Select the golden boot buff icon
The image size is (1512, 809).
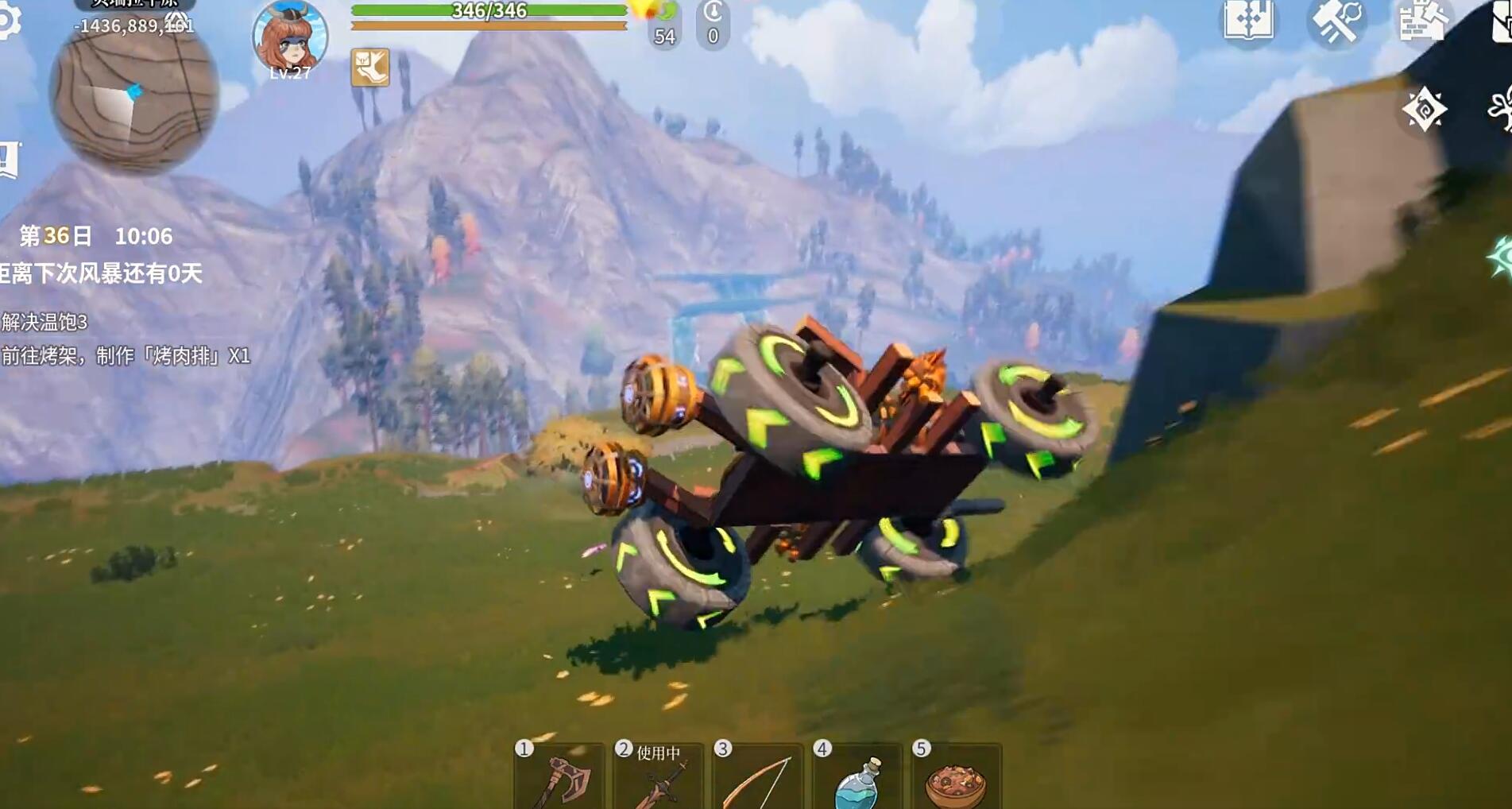[370, 68]
